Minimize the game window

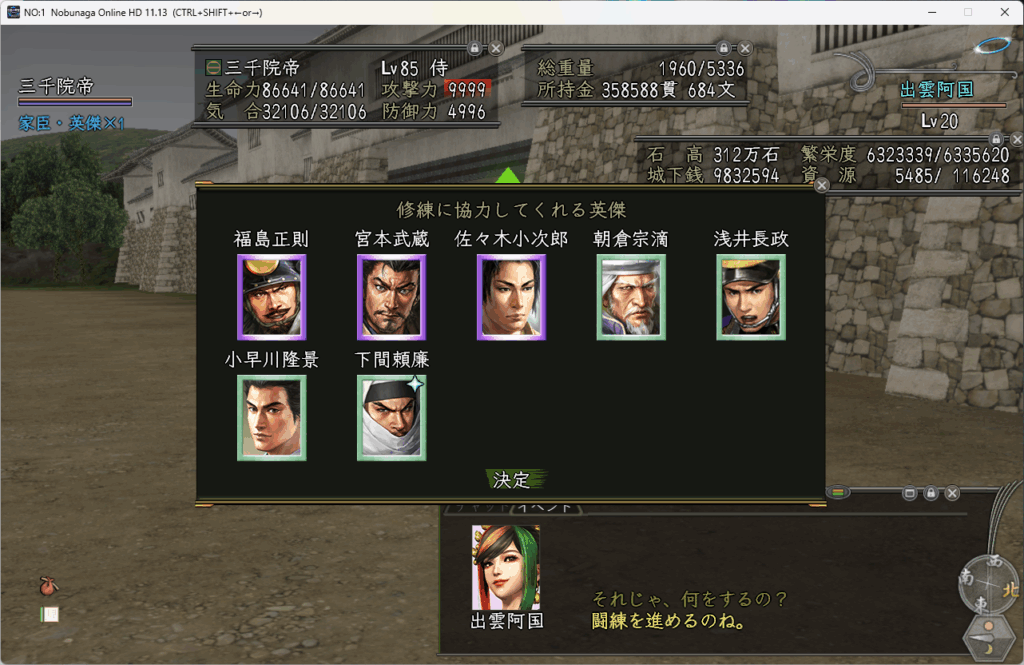(931, 12)
